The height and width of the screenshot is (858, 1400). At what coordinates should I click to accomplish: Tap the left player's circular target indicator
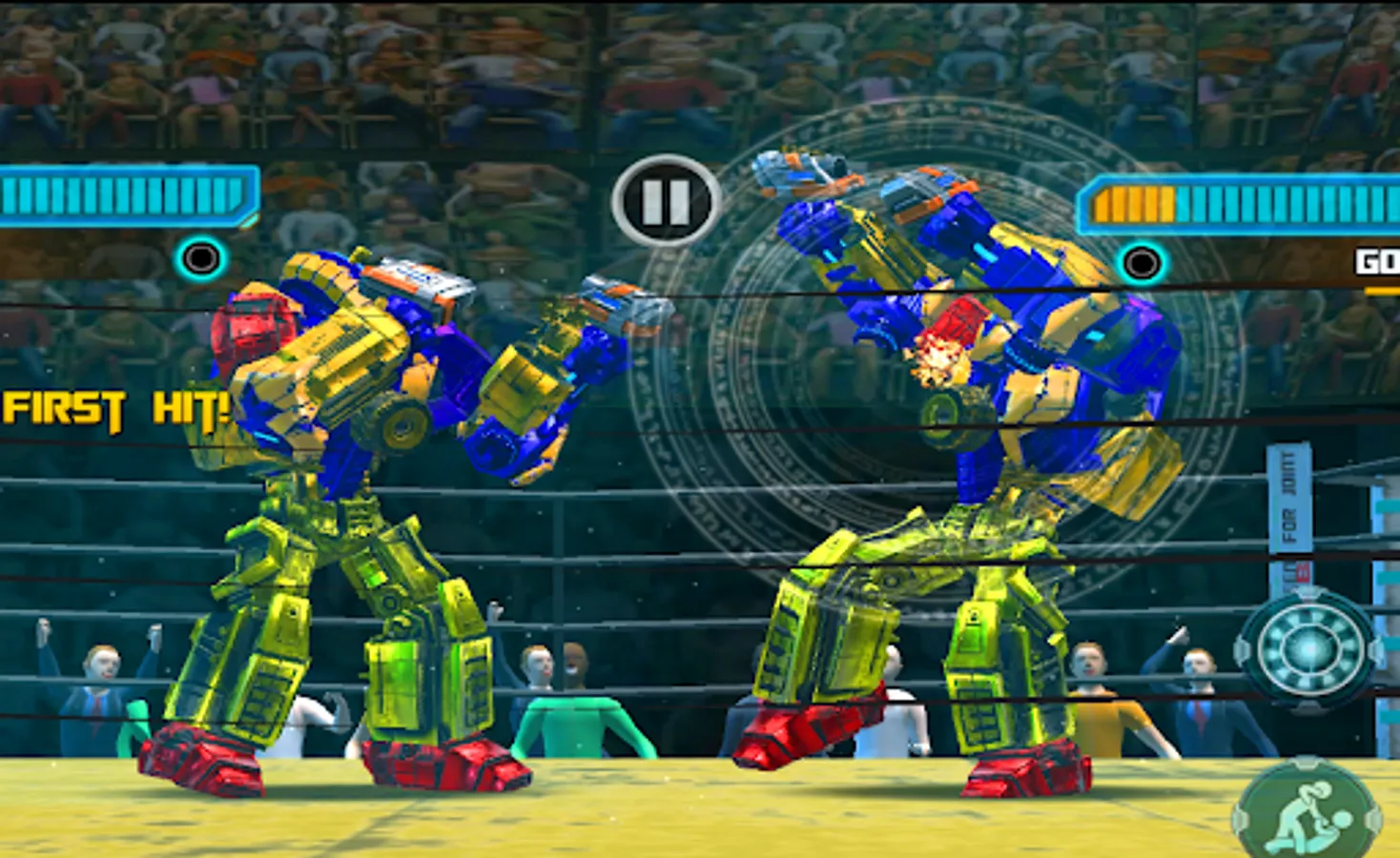coord(202,257)
